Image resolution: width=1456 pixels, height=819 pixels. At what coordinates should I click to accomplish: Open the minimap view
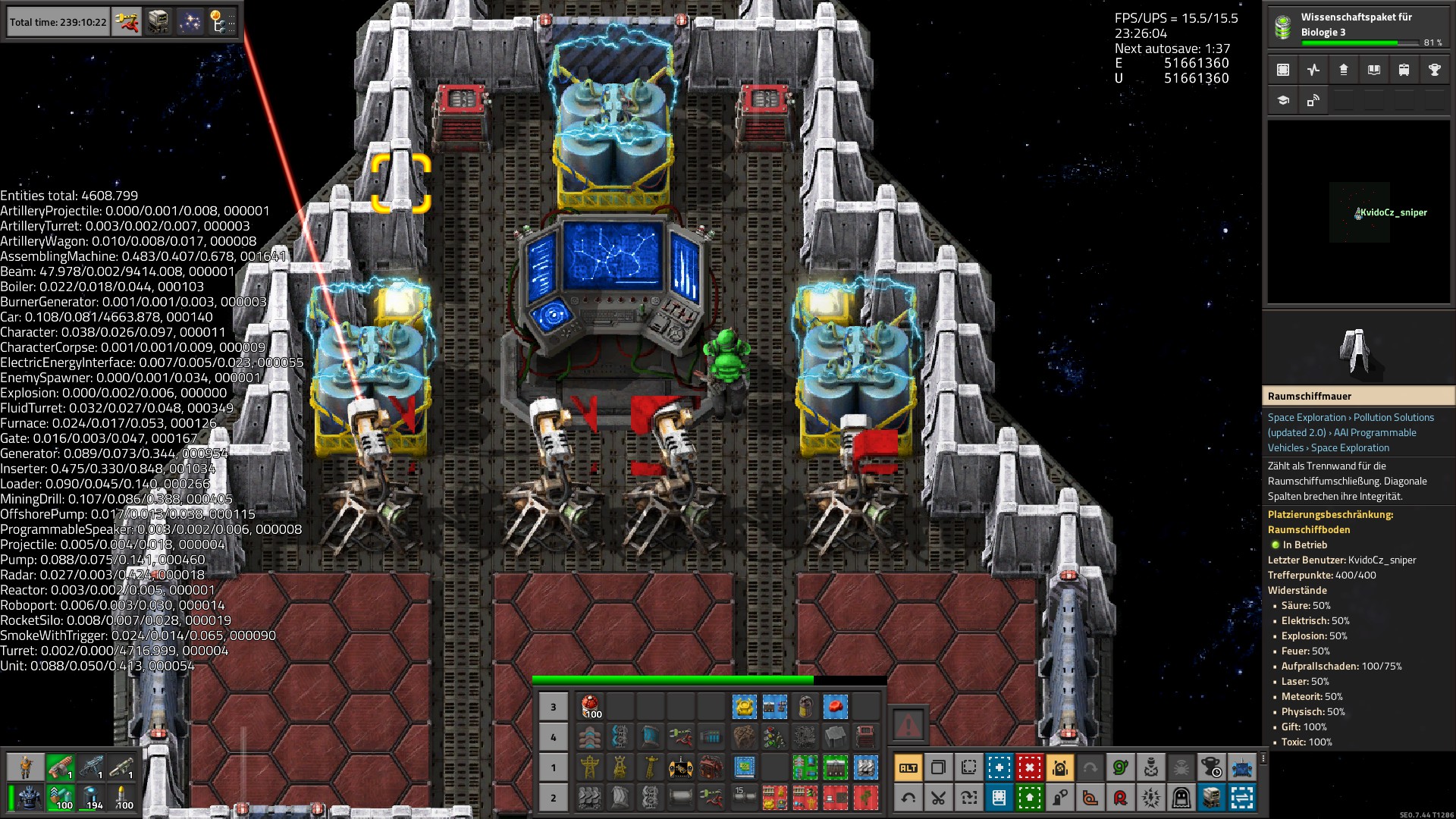tap(1359, 212)
